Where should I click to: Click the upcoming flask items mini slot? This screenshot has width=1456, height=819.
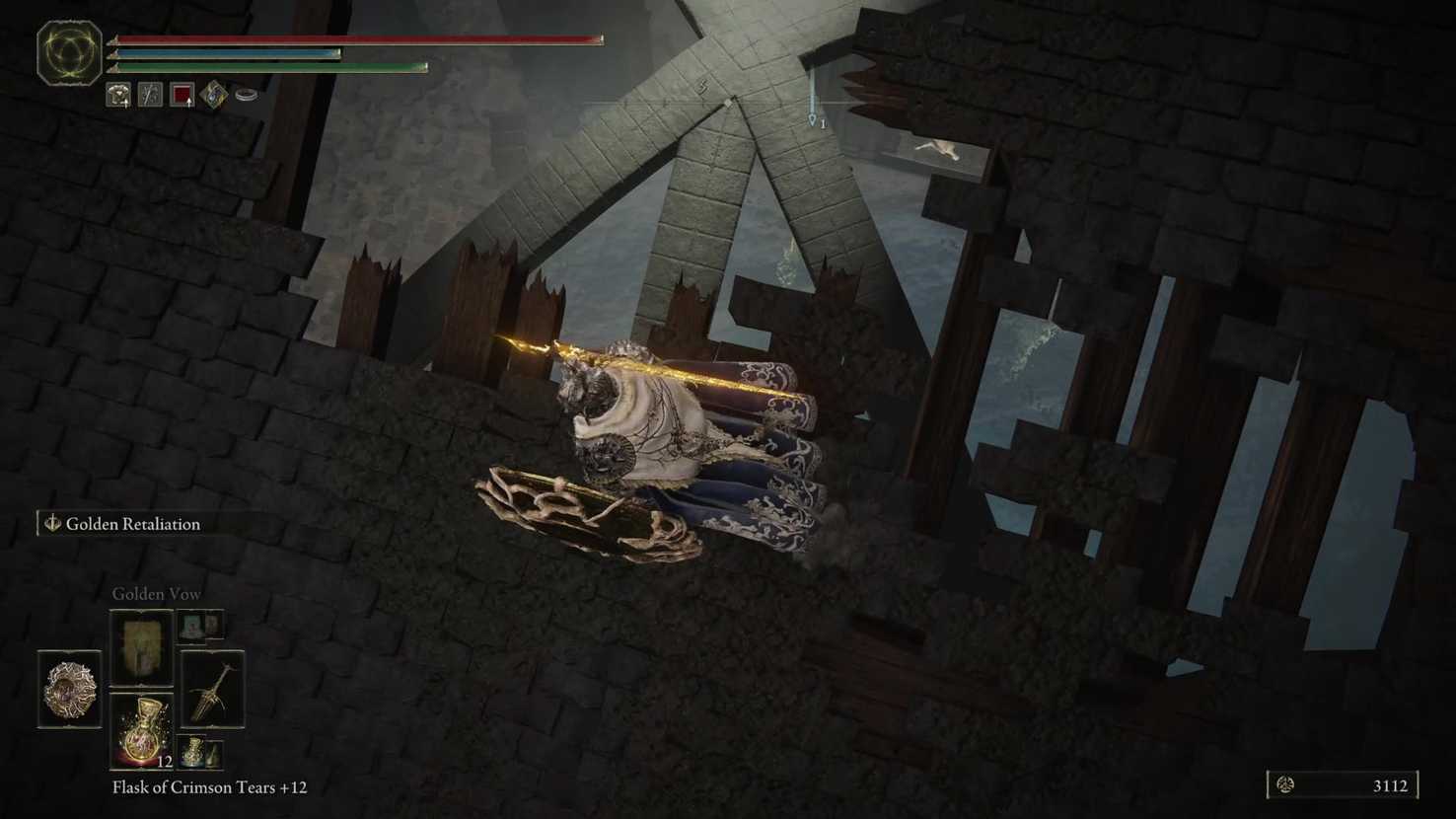(x=200, y=753)
